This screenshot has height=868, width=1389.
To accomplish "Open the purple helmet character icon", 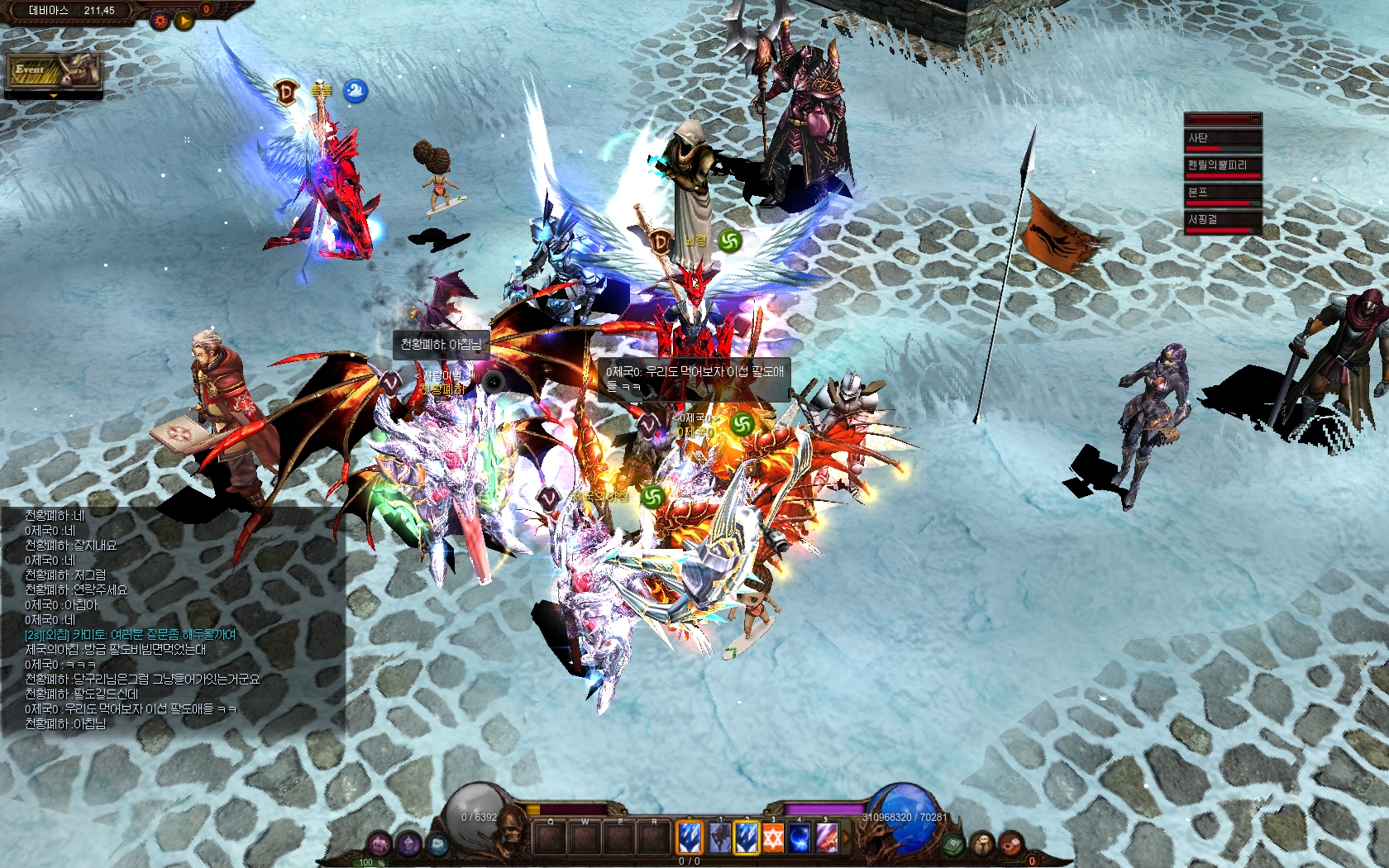I will 408,844.
